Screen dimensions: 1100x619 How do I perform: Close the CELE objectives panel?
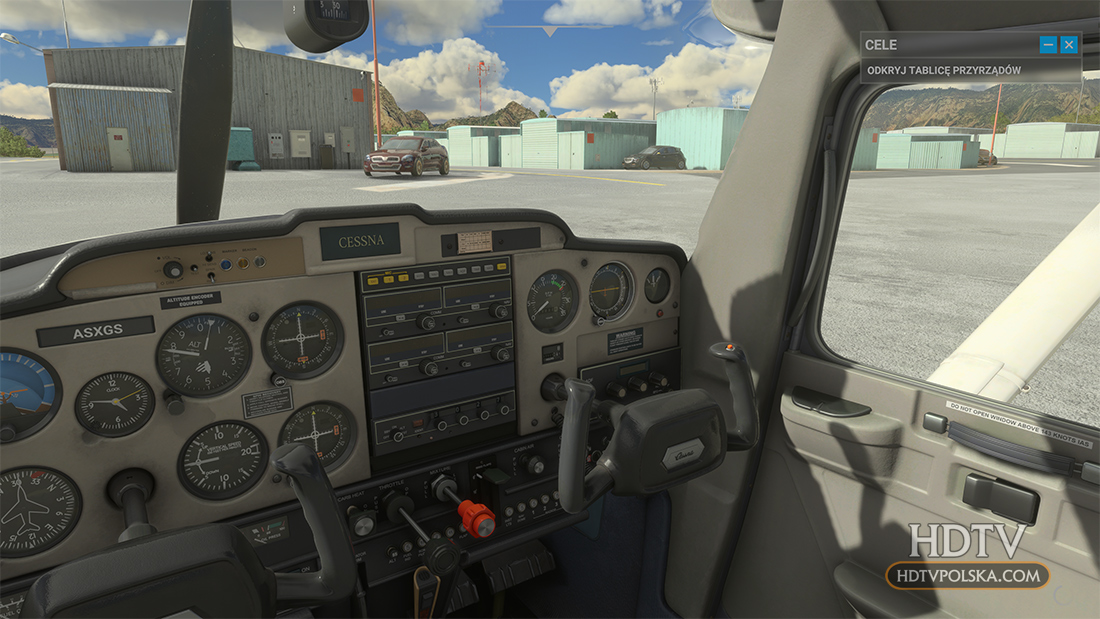point(1069,44)
